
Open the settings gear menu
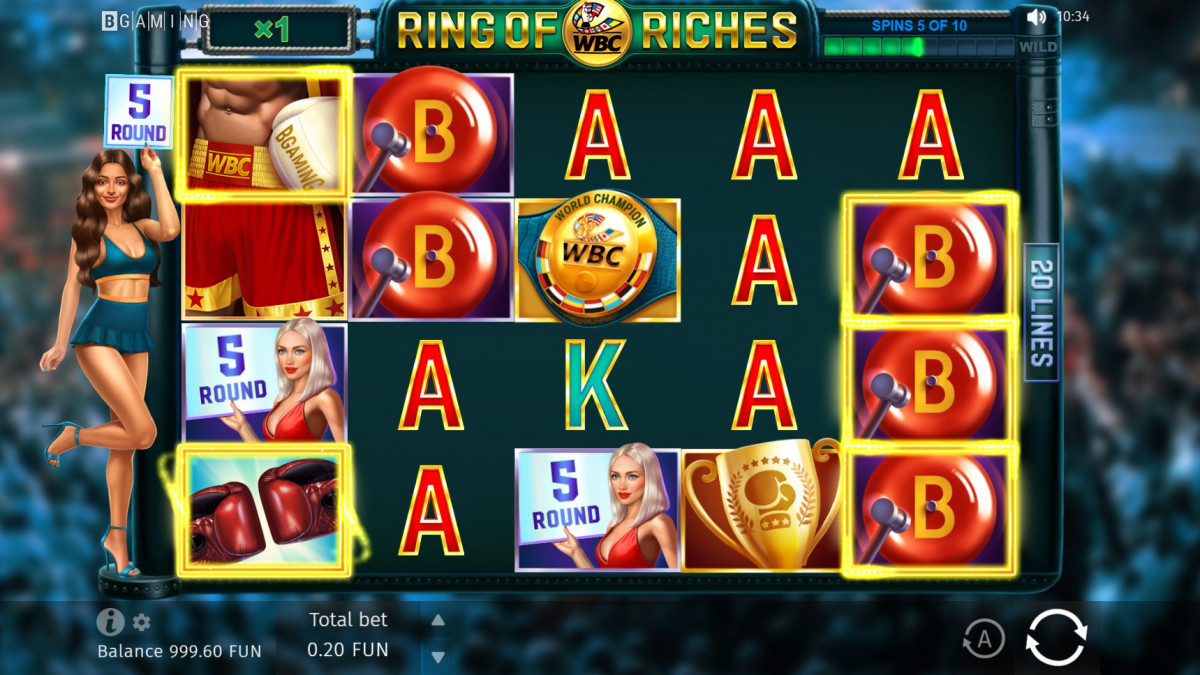[142, 622]
